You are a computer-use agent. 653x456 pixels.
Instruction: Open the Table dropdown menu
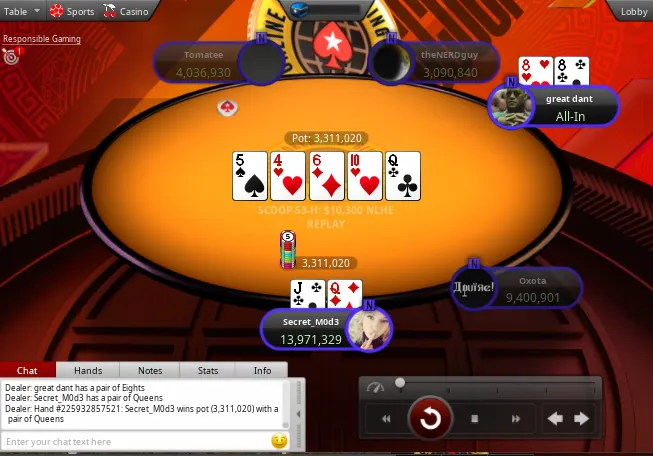23,11
